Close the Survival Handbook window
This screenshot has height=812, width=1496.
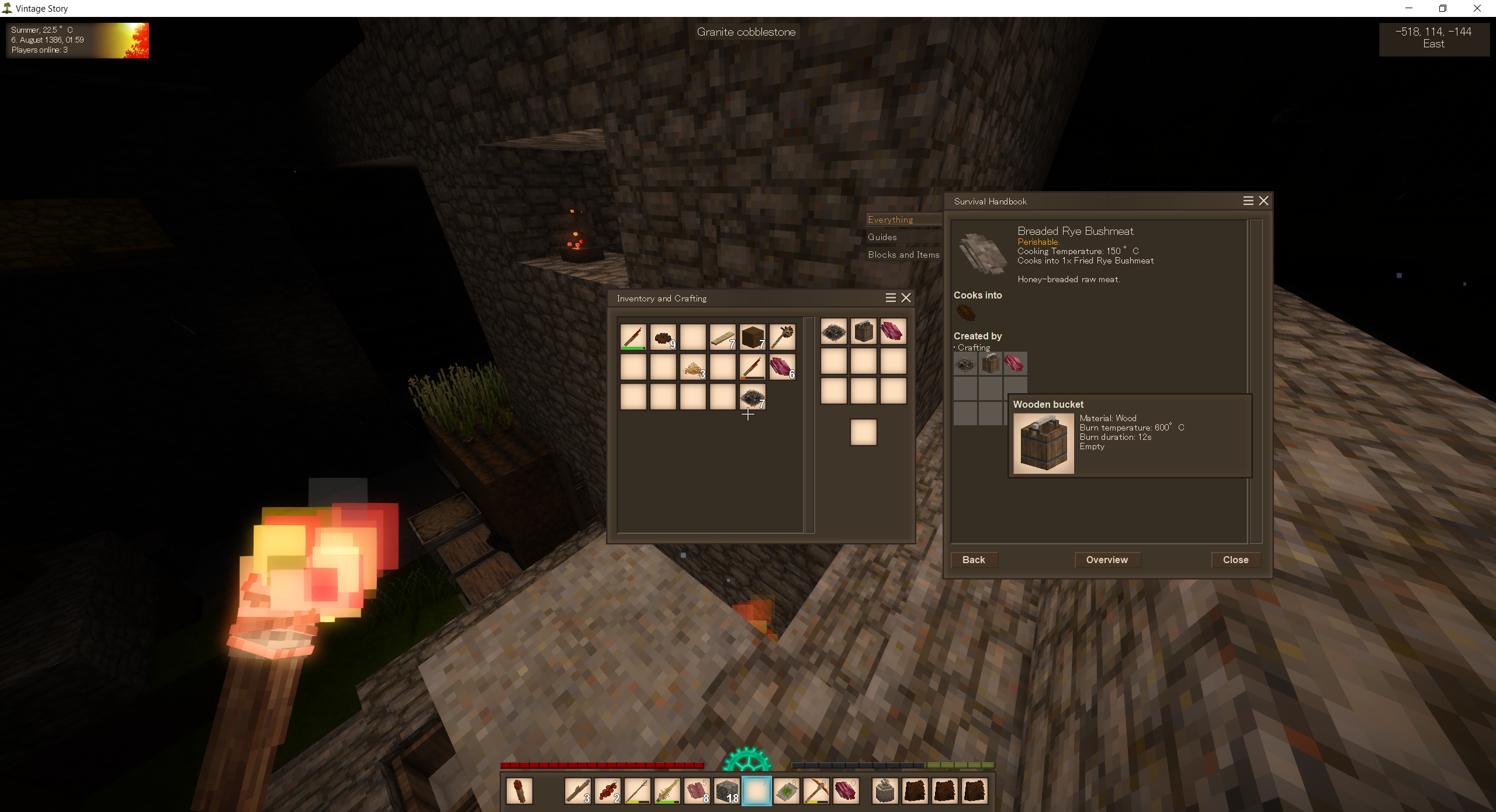point(1263,201)
